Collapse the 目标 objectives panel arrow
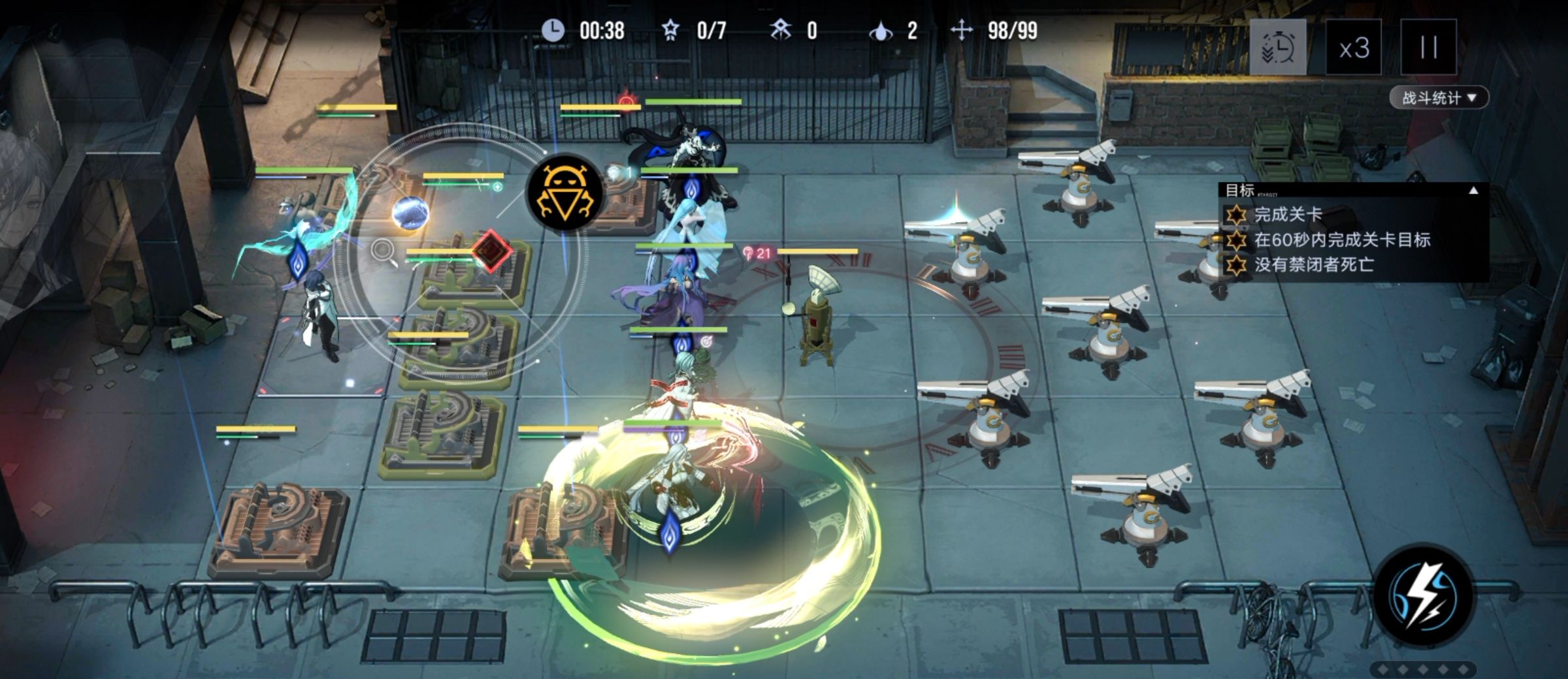The image size is (1568, 679). [x=1473, y=191]
